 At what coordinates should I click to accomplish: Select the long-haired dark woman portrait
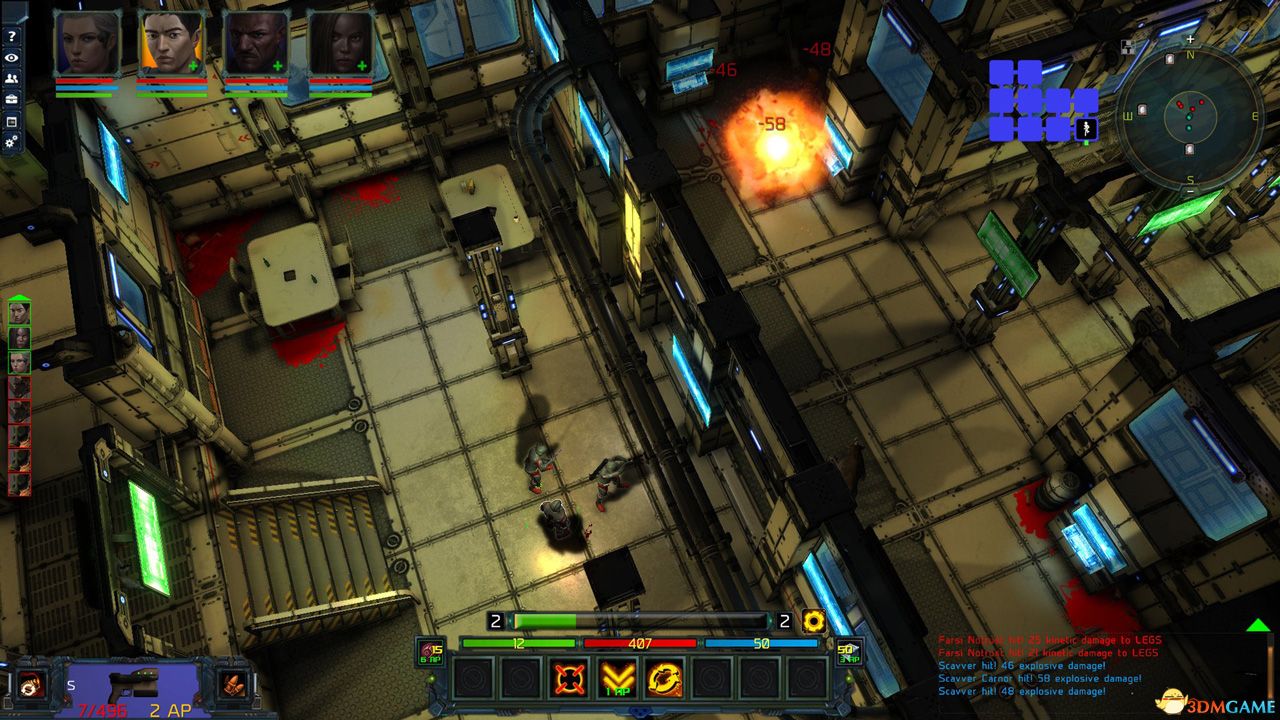[x=340, y=44]
